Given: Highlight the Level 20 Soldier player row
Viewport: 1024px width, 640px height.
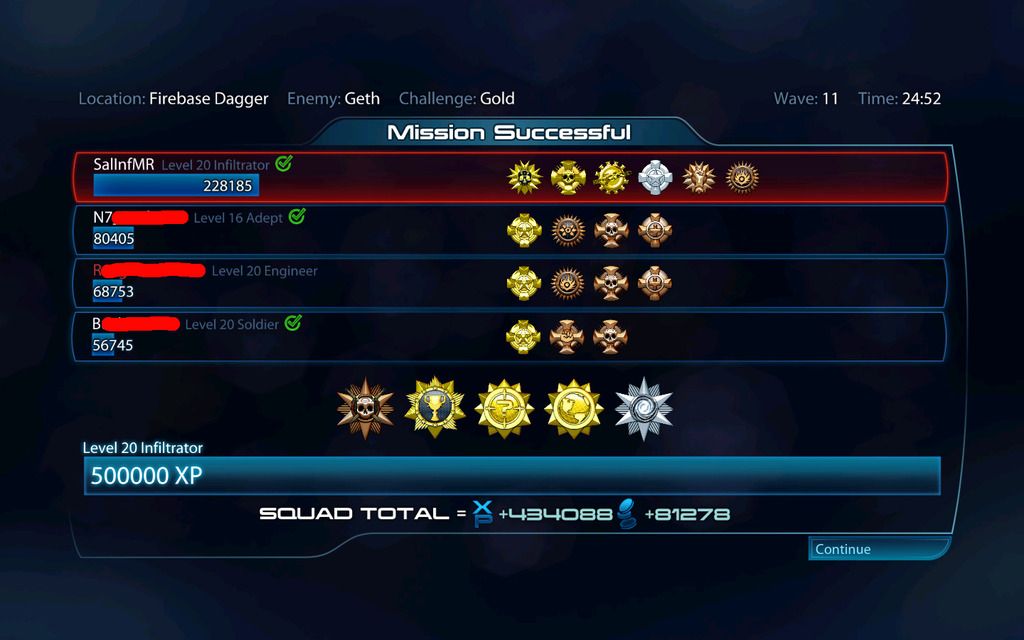Looking at the screenshot, I should tap(510, 336).
